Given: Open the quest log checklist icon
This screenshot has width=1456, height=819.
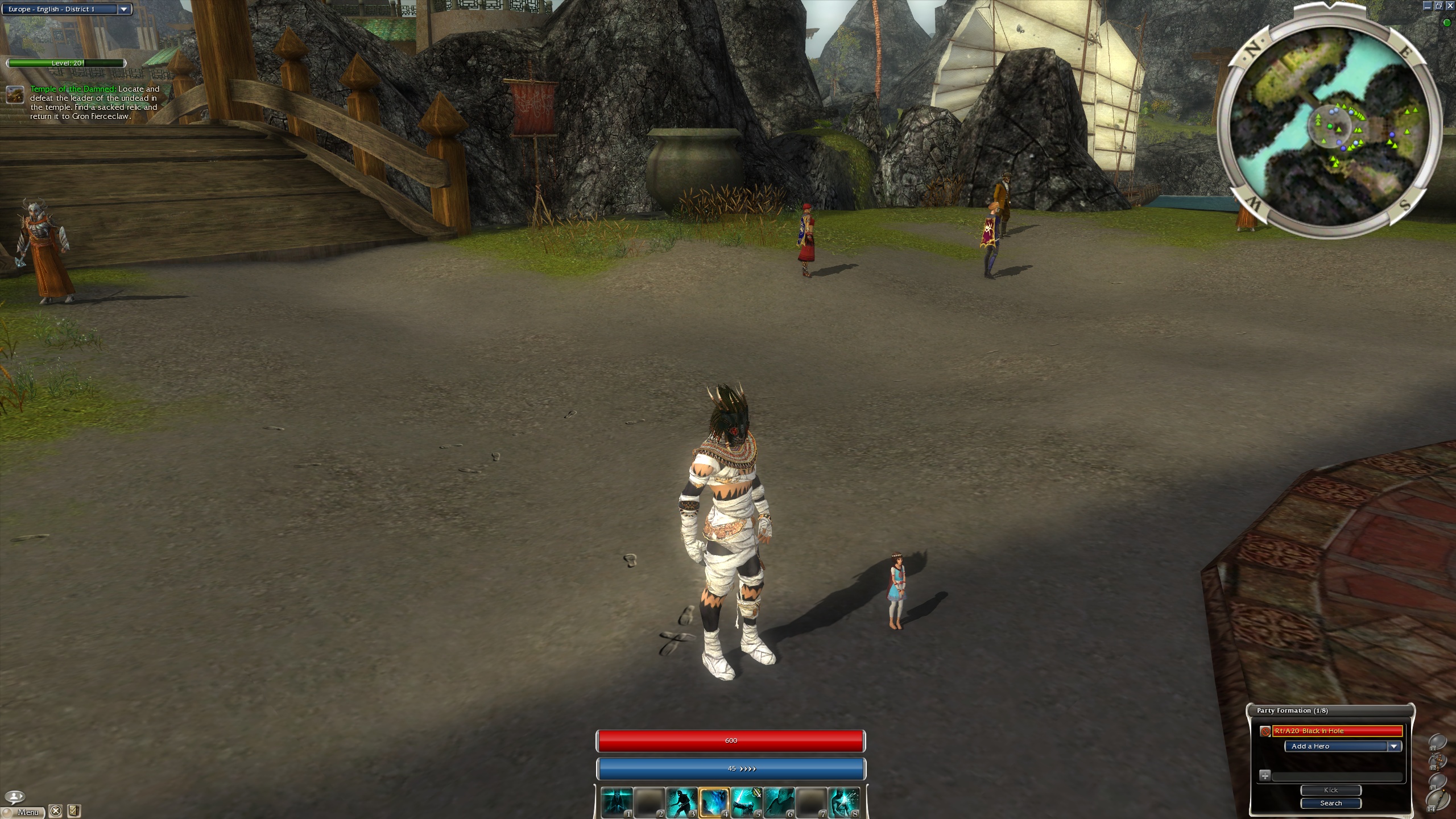Looking at the screenshot, I should (73, 811).
